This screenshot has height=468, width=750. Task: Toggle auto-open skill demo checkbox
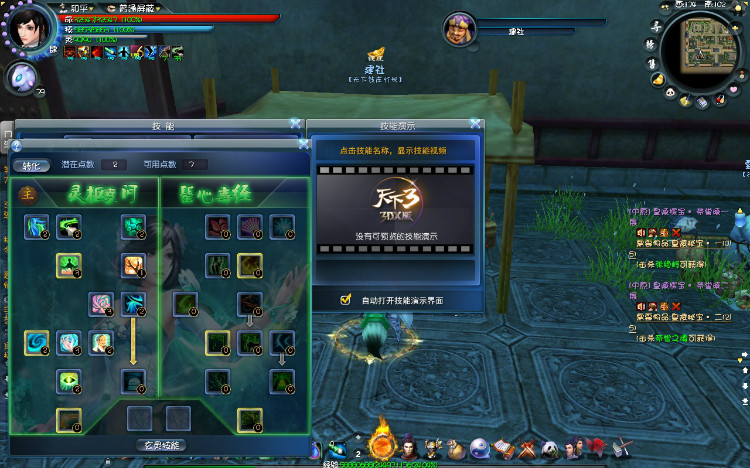346,299
